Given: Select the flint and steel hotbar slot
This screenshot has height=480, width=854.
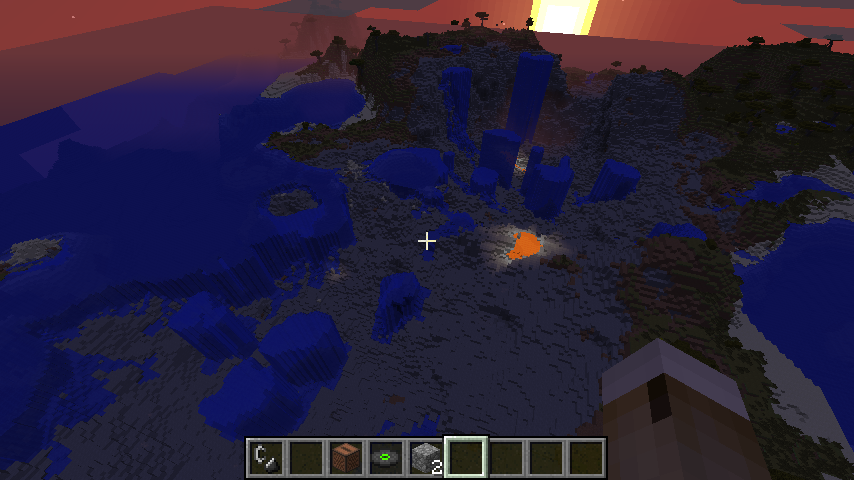Looking at the screenshot, I should [266, 458].
